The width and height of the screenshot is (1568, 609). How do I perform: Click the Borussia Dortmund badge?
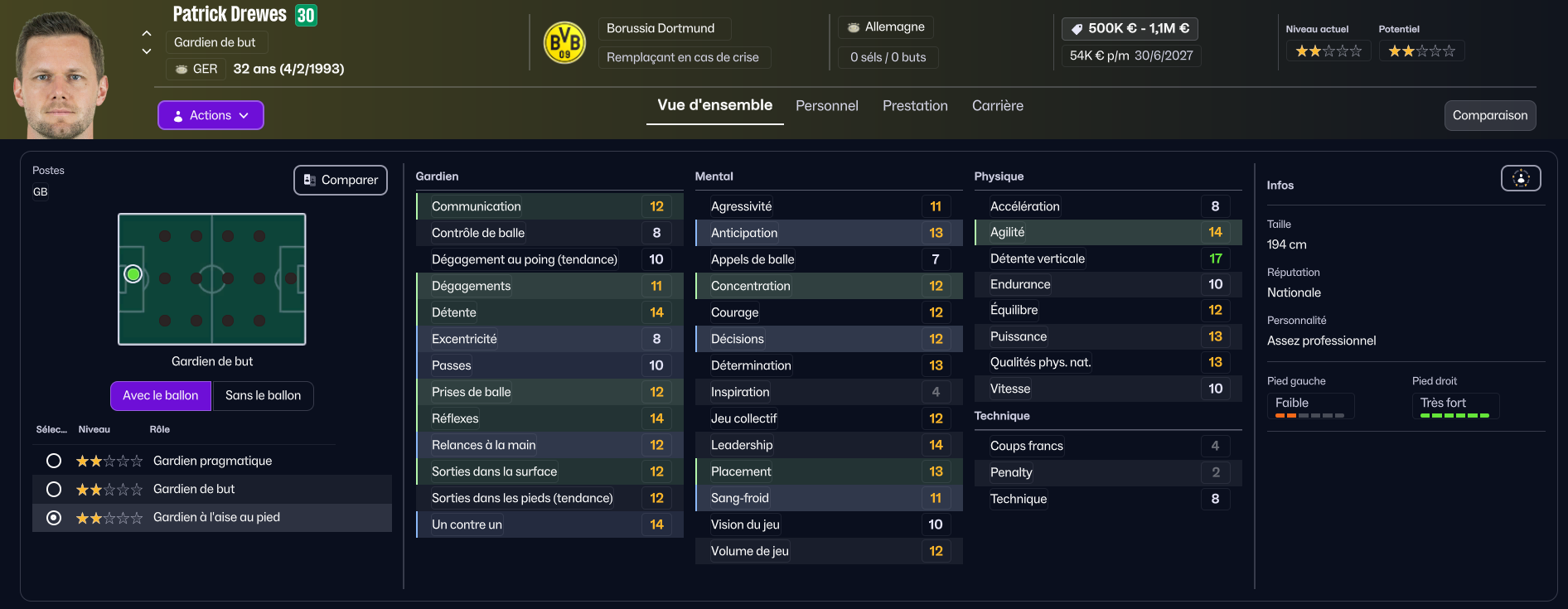coord(564,42)
